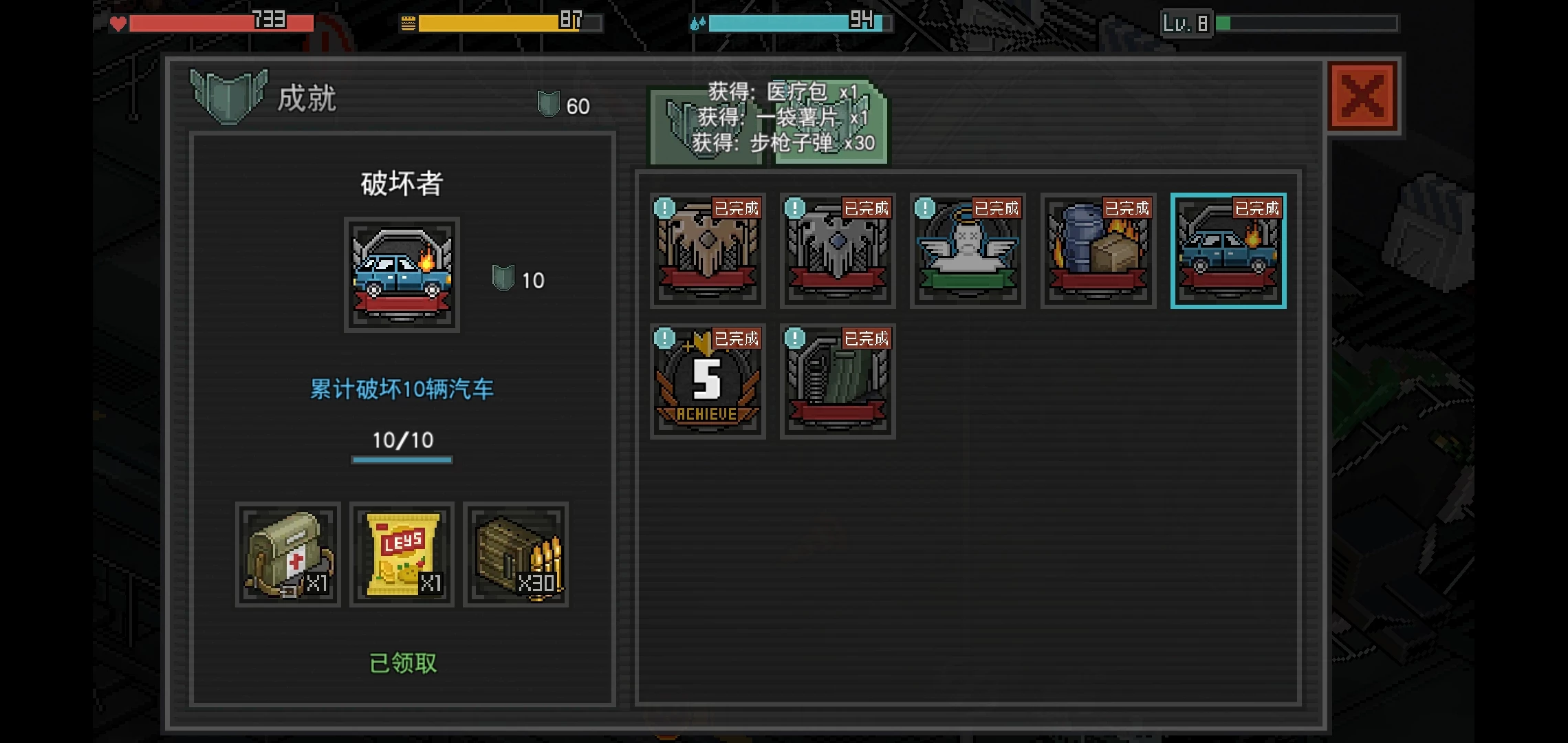This screenshot has height=743, width=1568.
Task: Click the green 已领取 claimed label
Action: [403, 663]
